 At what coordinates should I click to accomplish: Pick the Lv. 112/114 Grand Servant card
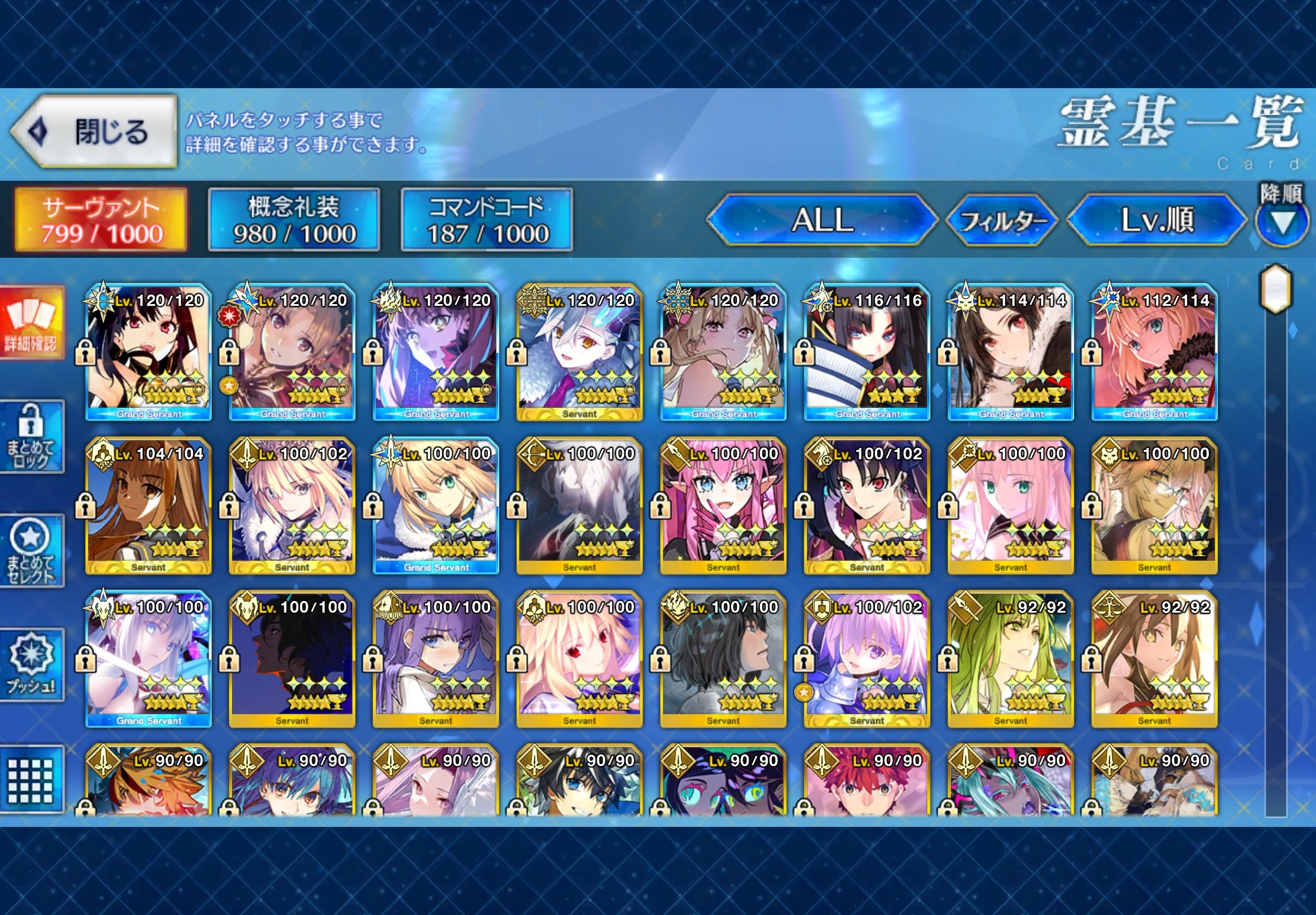(1154, 352)
